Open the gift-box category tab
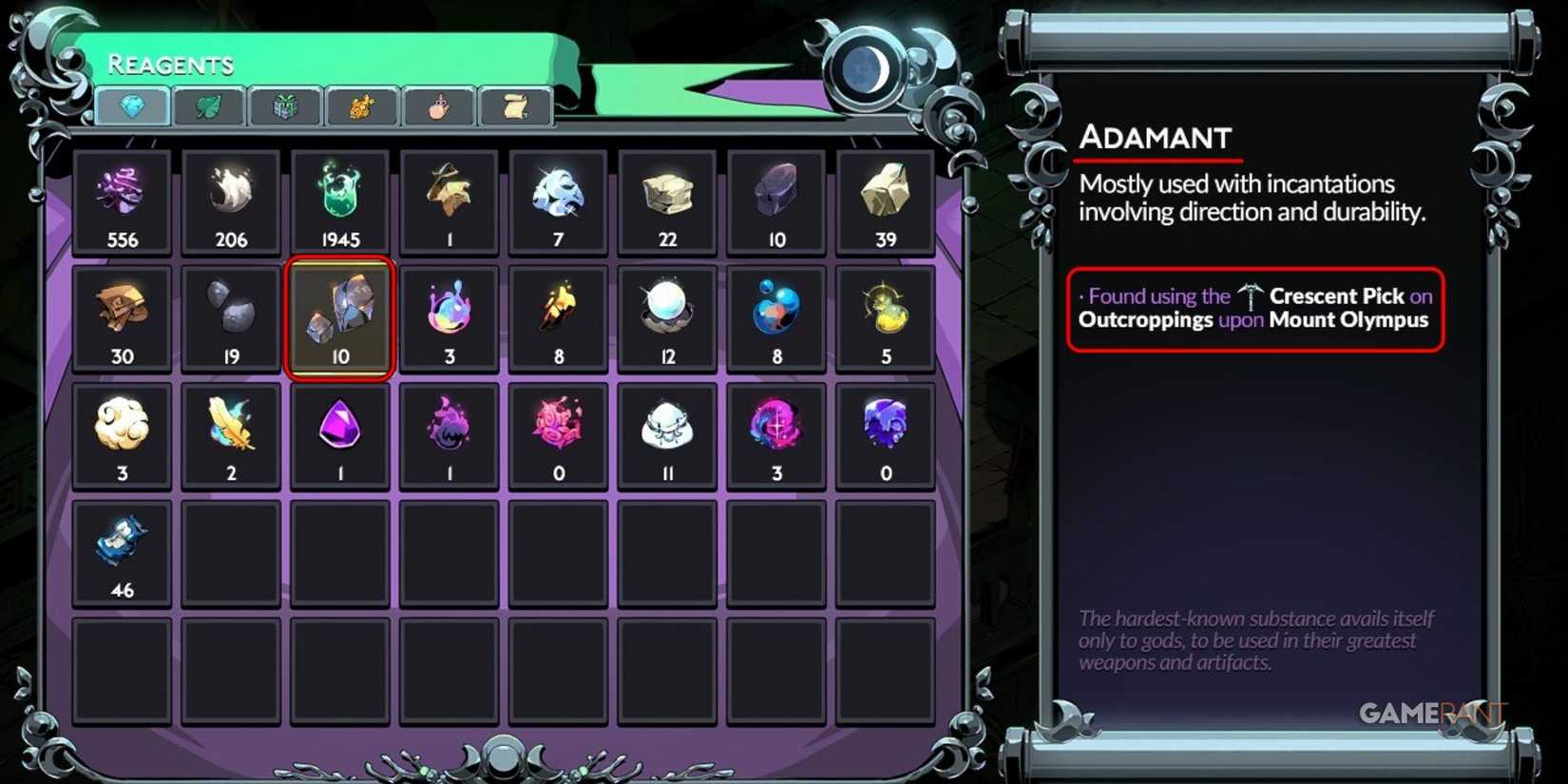 (x=285, y=107)
